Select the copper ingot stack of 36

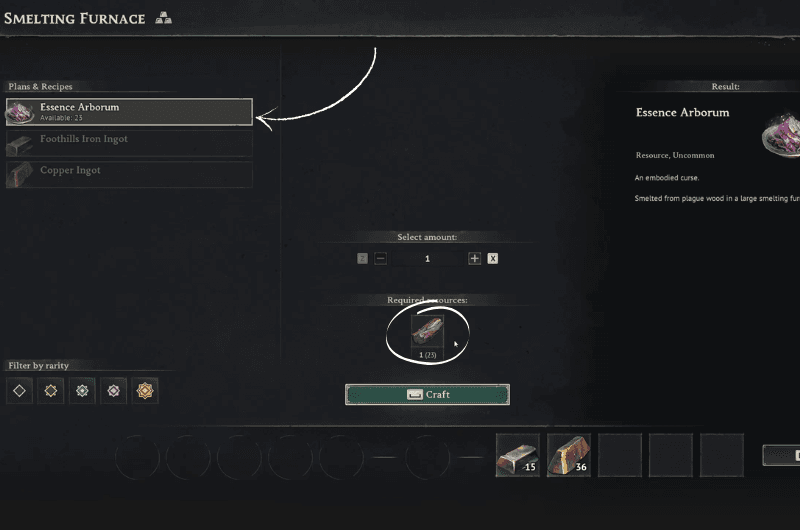pyautogui.click(x=568, y=455)
